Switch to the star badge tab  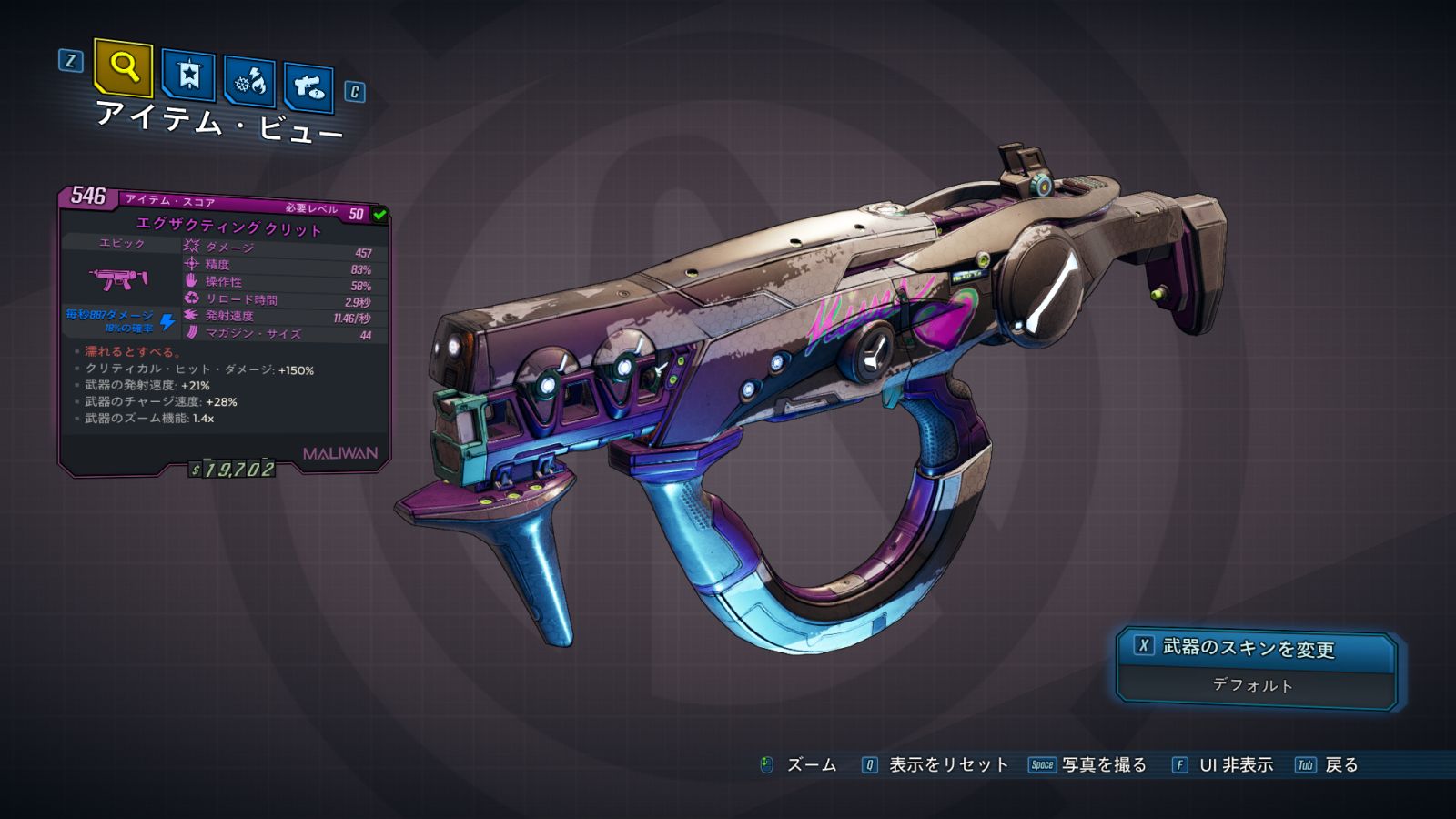click(188, 75)
